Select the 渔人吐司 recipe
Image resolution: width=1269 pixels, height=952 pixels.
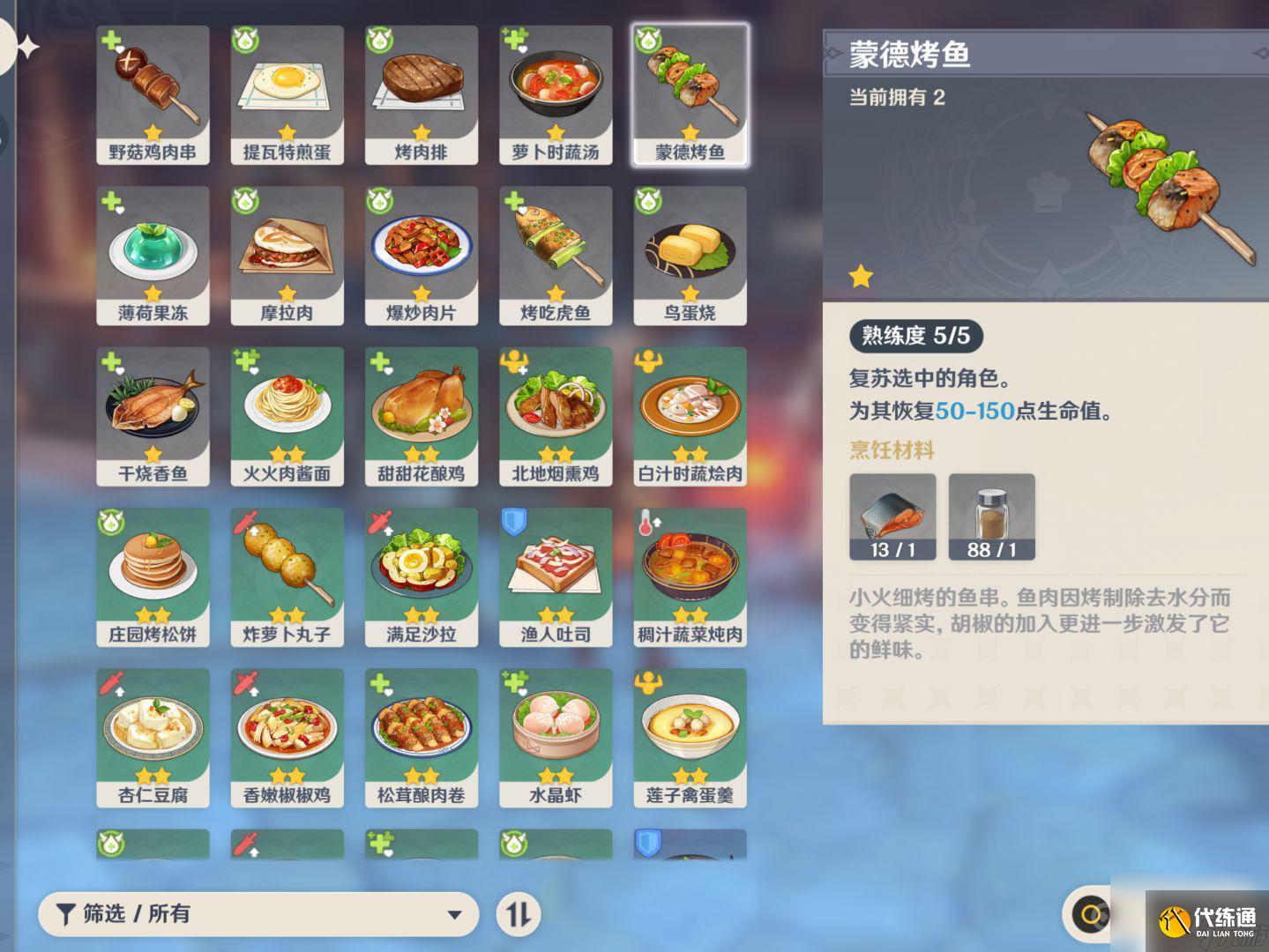click(556, 575)
